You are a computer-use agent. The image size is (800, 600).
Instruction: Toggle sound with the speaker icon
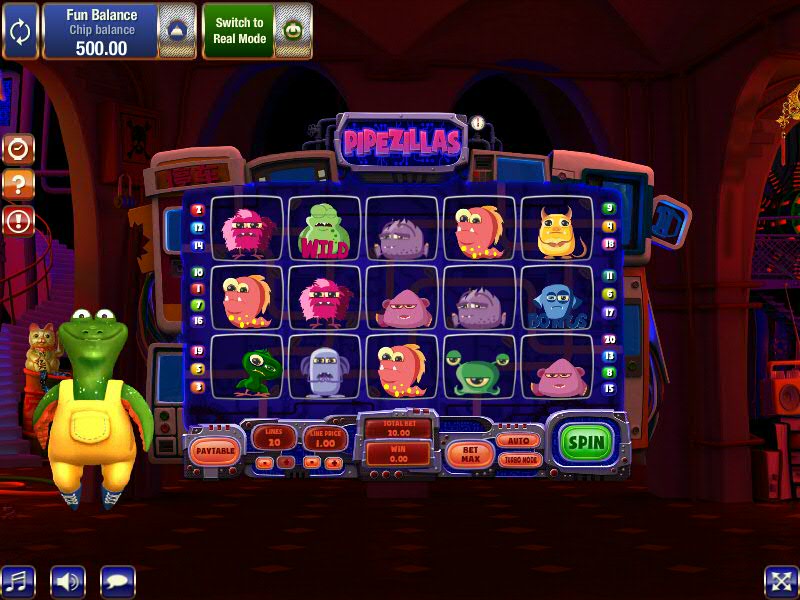tap(68, 581)
